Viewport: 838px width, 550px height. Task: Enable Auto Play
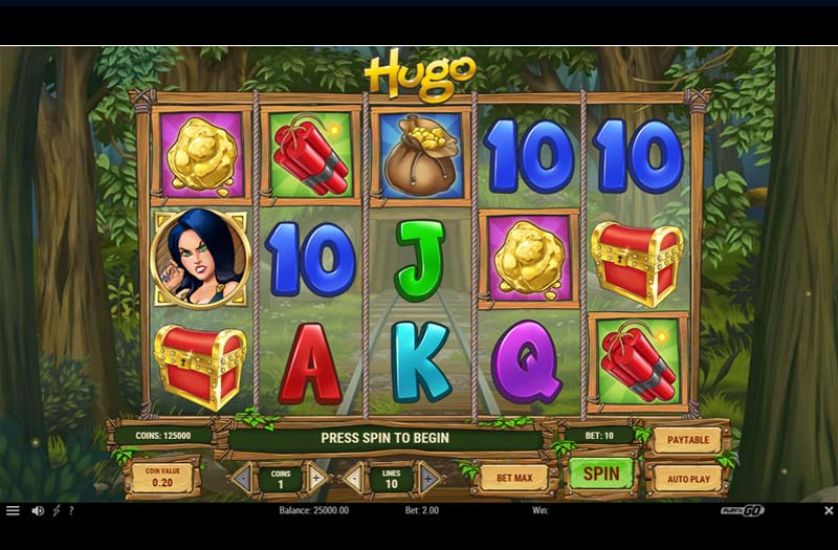687,479
